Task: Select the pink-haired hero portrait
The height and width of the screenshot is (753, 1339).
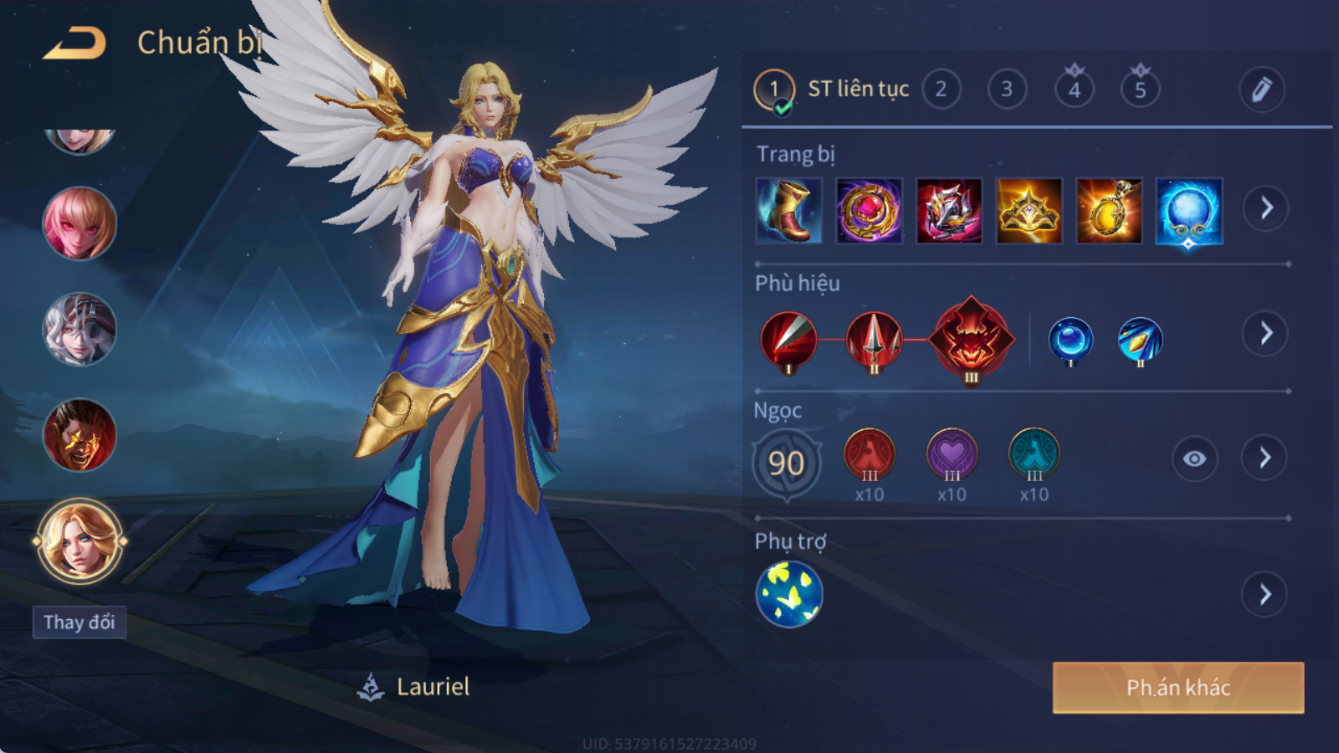Action: pos(79,223)
